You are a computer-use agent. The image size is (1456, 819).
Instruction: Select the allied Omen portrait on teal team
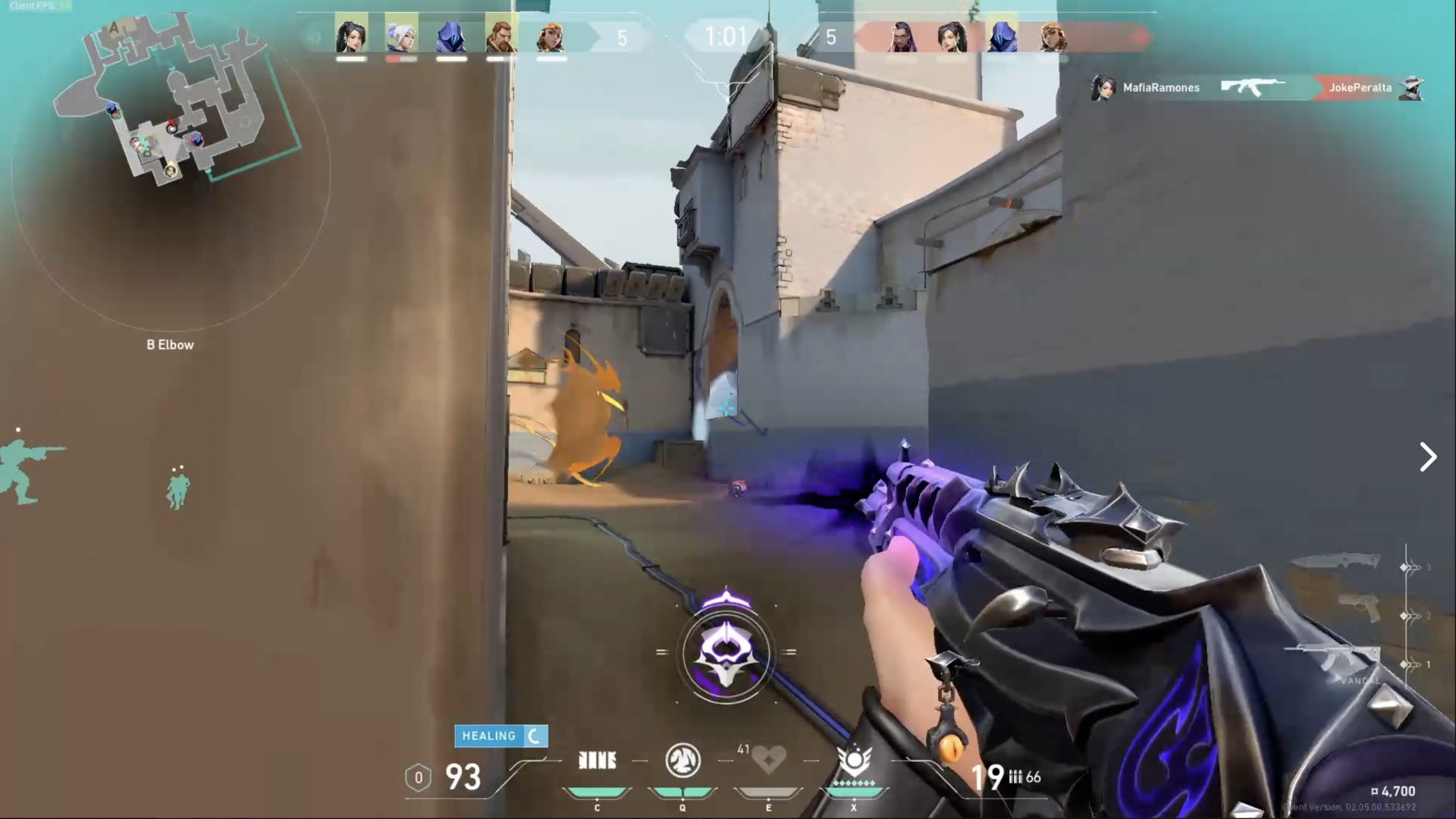point(451,36)
